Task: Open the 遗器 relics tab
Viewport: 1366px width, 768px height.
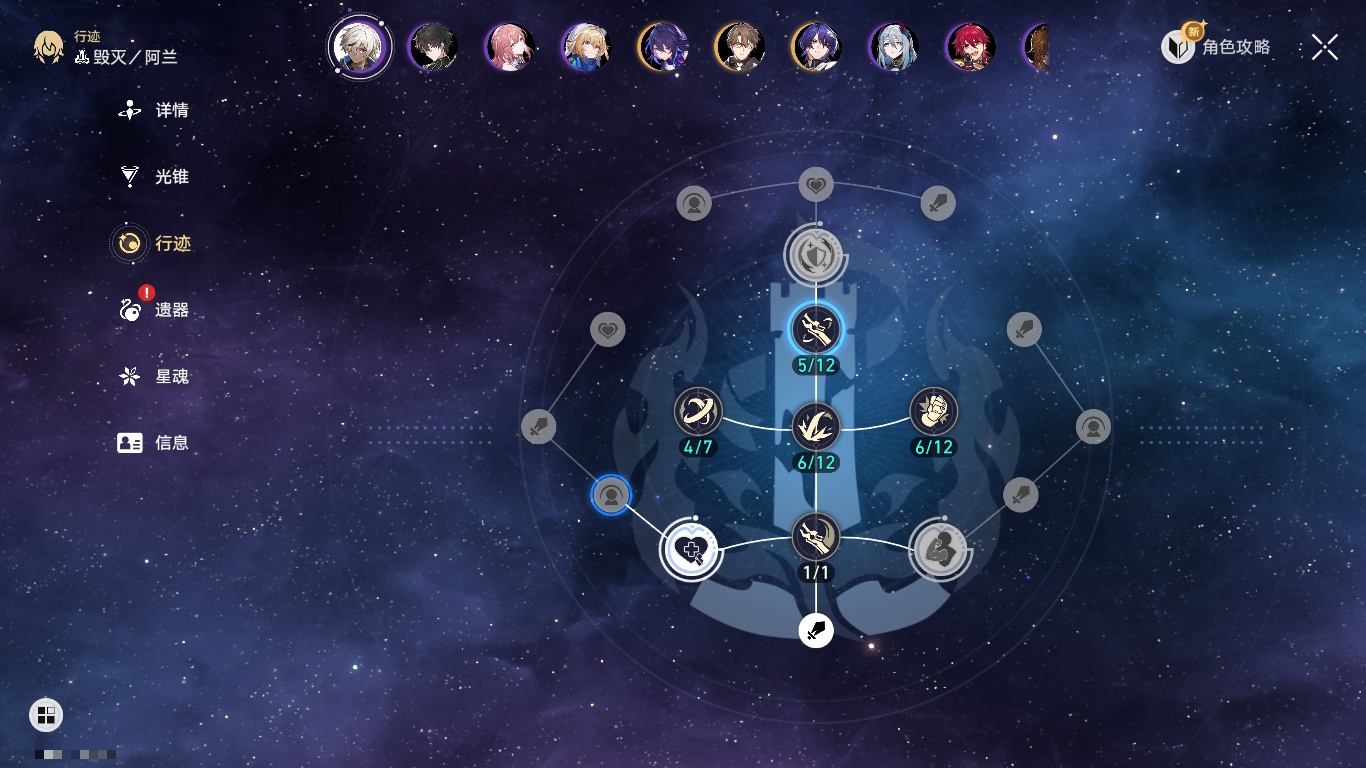Action: tap(155, 310)
